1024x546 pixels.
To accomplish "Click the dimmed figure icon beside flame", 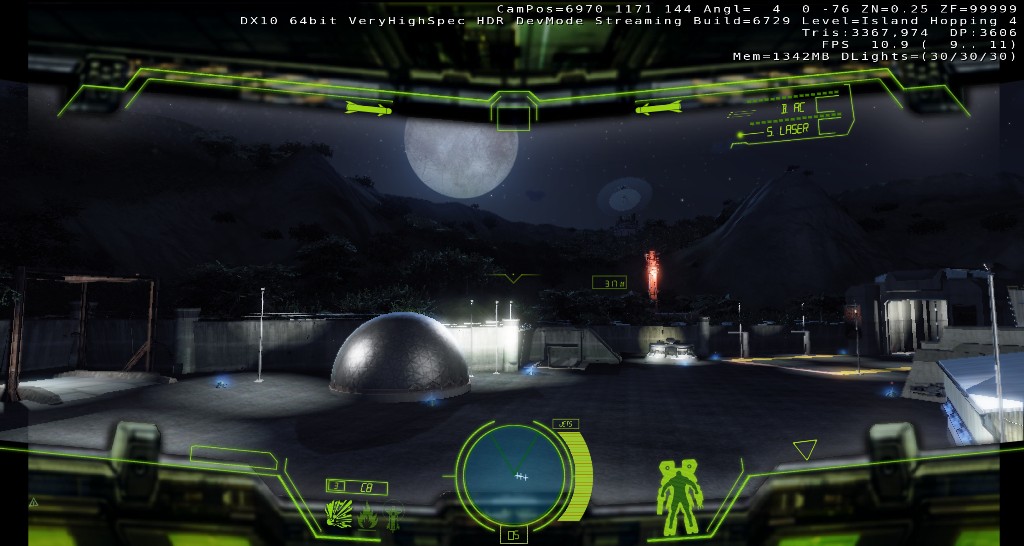I will coord(395,516).
